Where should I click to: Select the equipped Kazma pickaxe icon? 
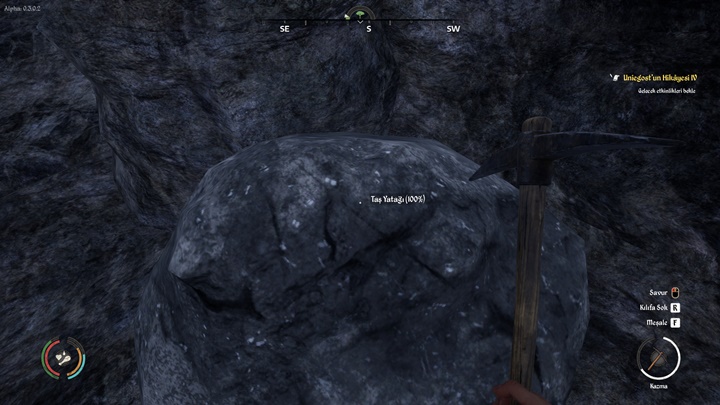(659, 357)
